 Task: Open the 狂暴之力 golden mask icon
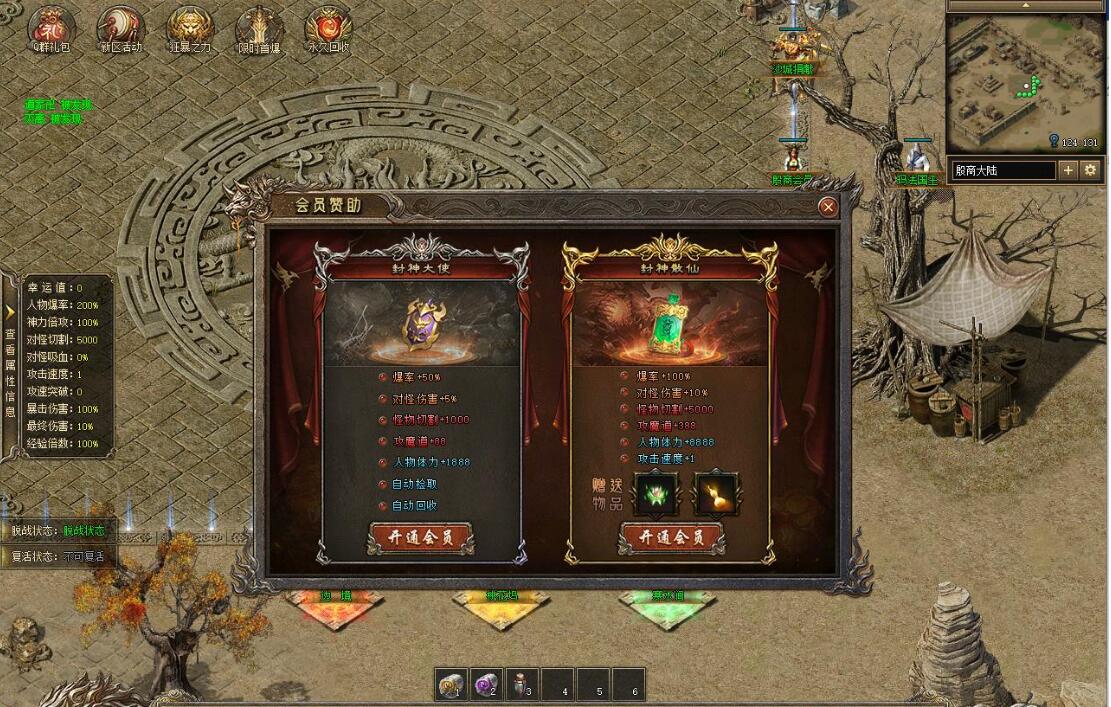pos(189,26)
